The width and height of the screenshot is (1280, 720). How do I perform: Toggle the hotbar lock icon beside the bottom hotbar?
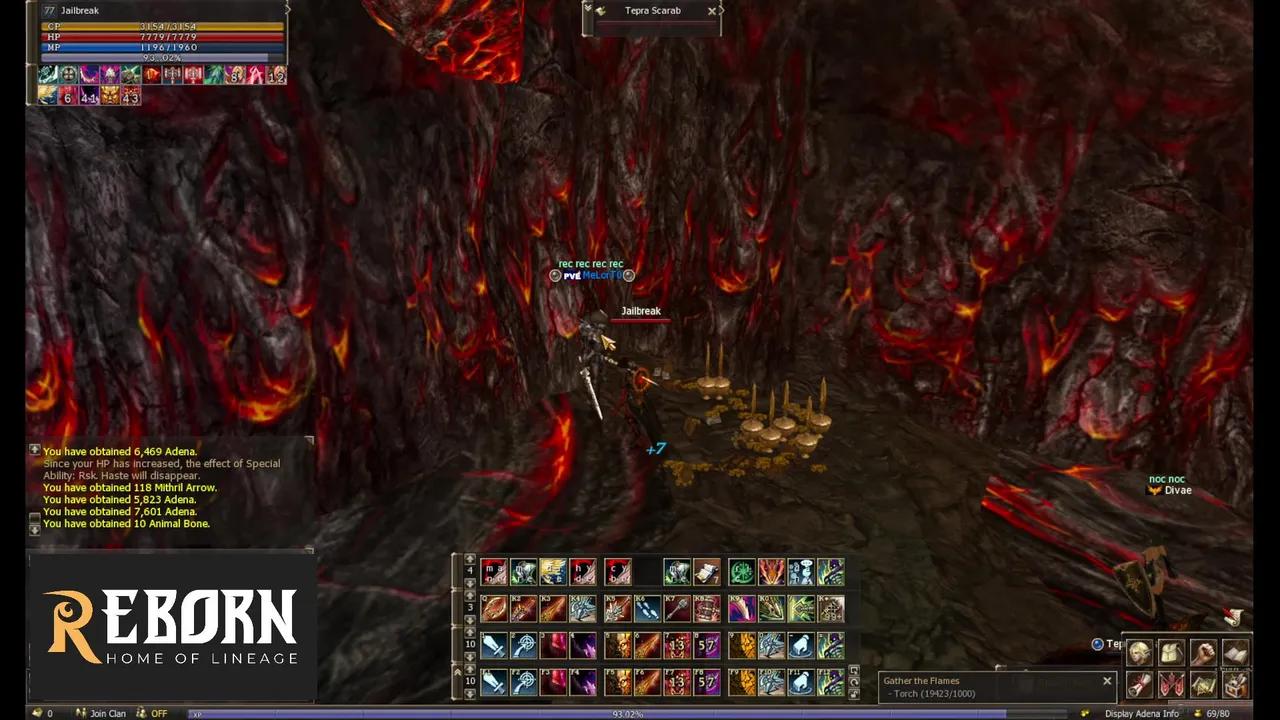click(x=853, y=695)
